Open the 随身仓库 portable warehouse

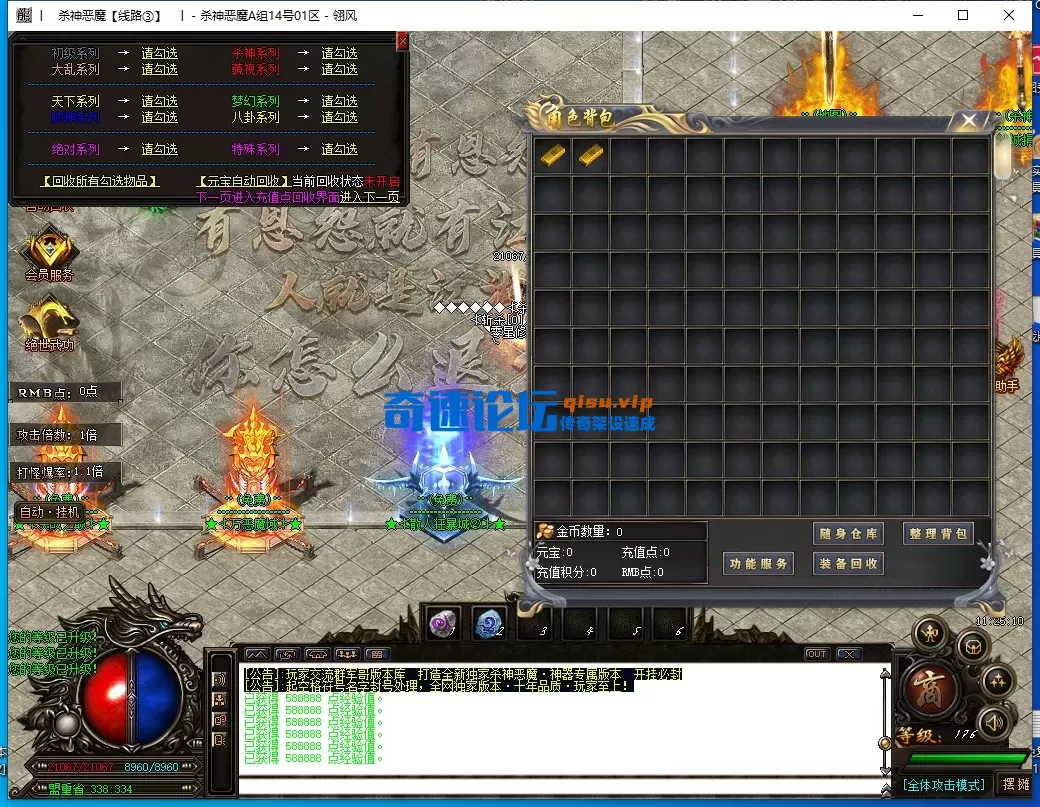pyautogui.click(x=848, y=534)
